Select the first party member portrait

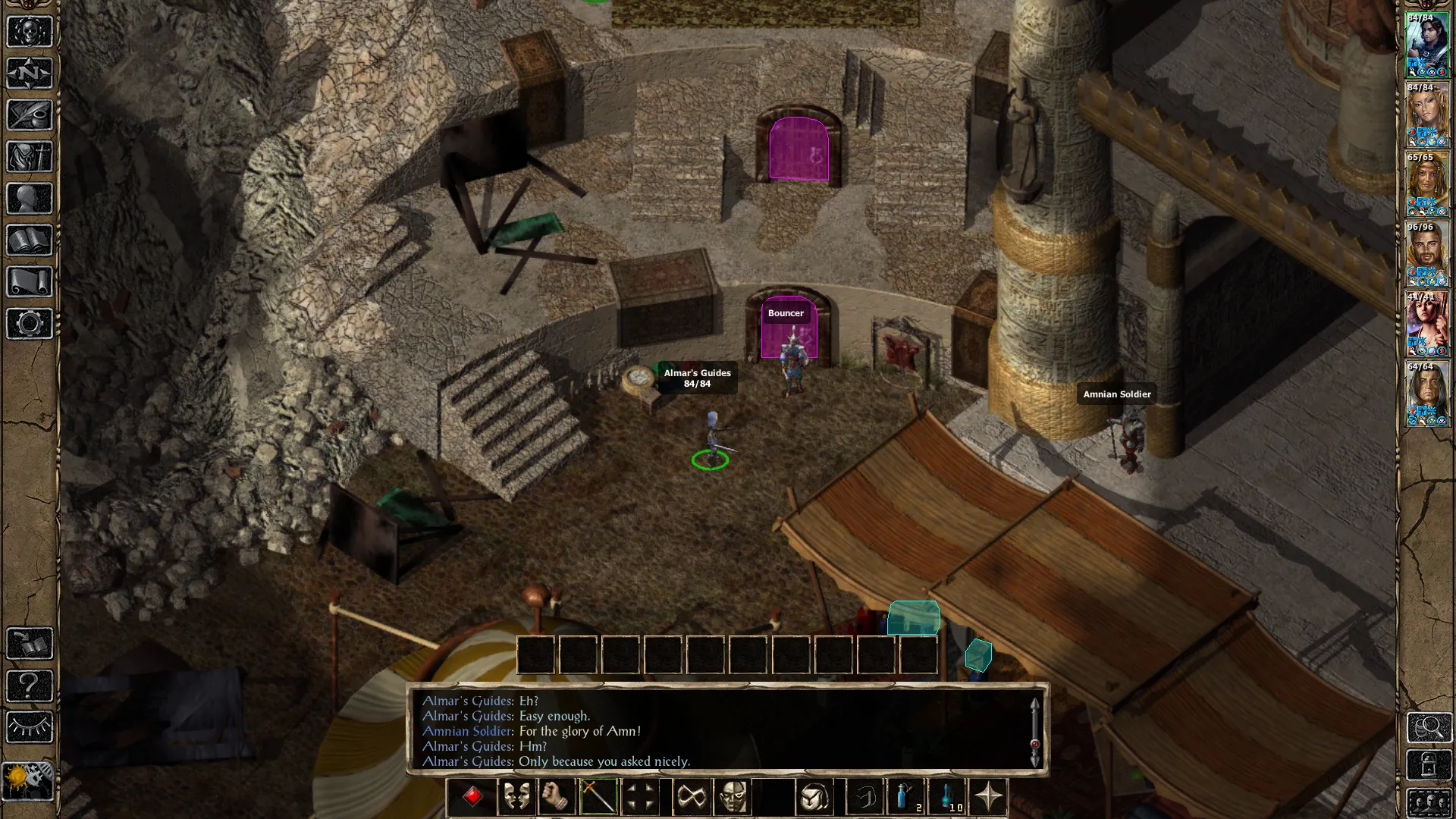(x=1426, y=45)
